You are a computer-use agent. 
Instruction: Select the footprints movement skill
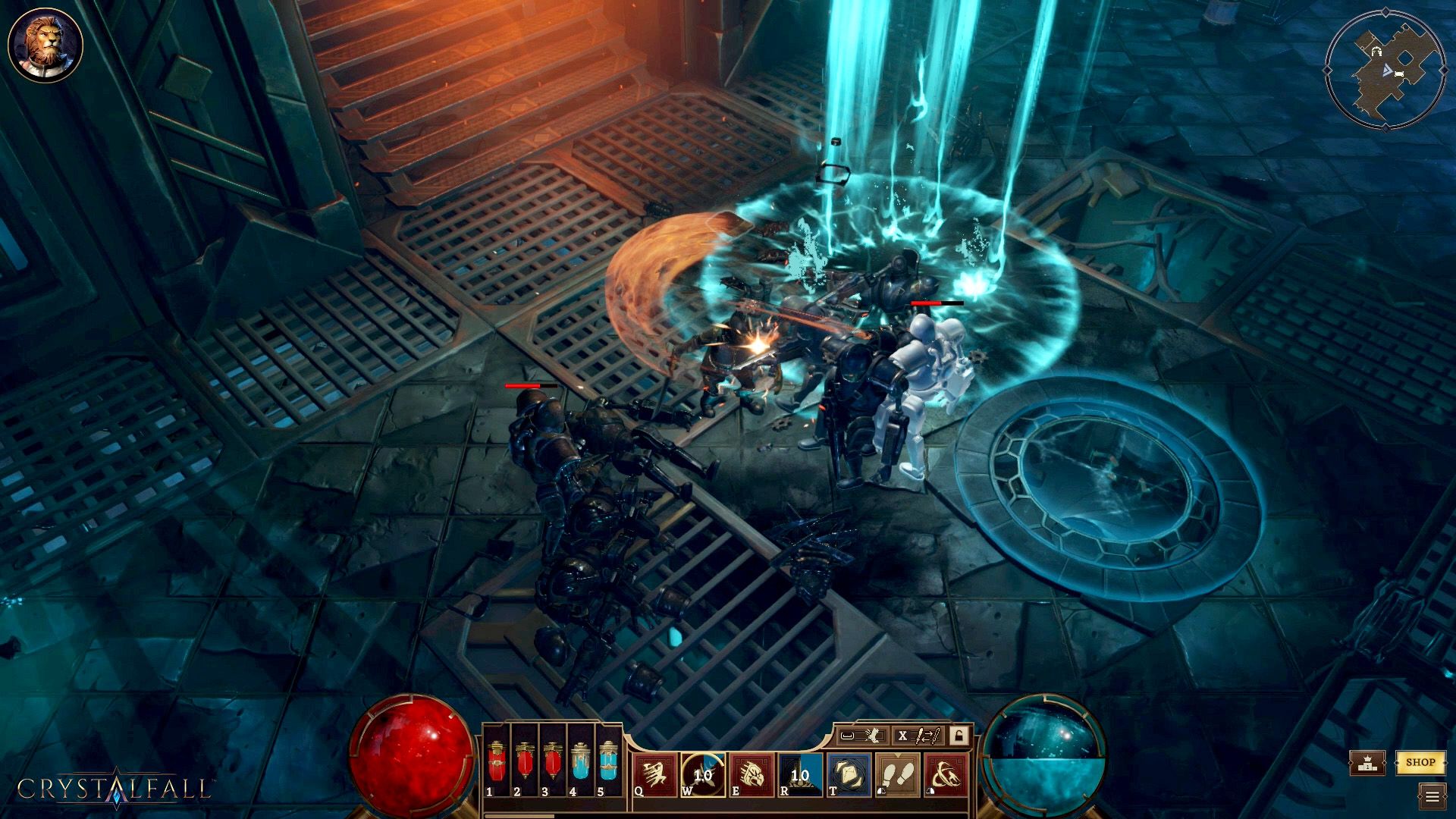pos(898,774)
